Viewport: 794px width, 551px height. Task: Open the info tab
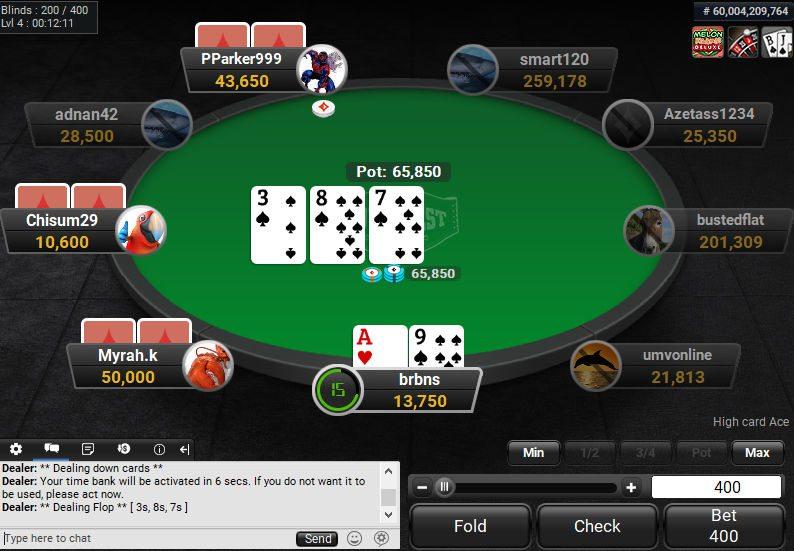pos(159,449)
